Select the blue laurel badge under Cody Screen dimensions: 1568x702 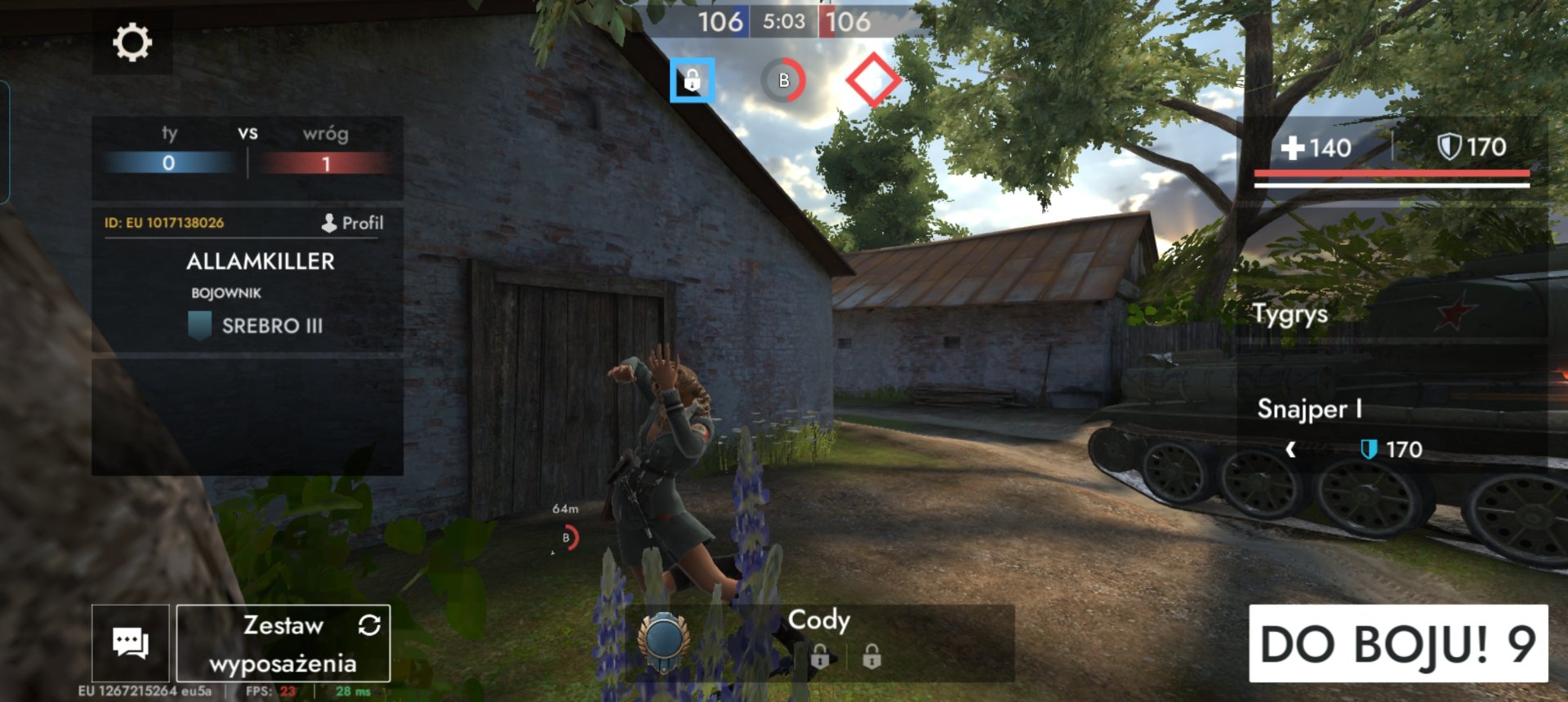(663, 641)
